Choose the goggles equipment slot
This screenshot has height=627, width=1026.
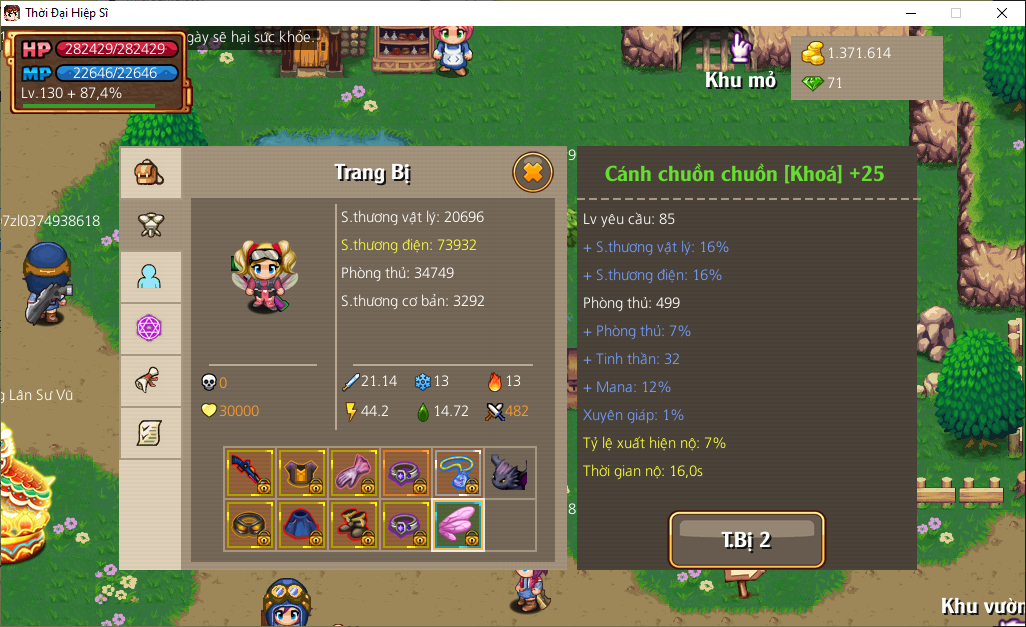point(250,524)
